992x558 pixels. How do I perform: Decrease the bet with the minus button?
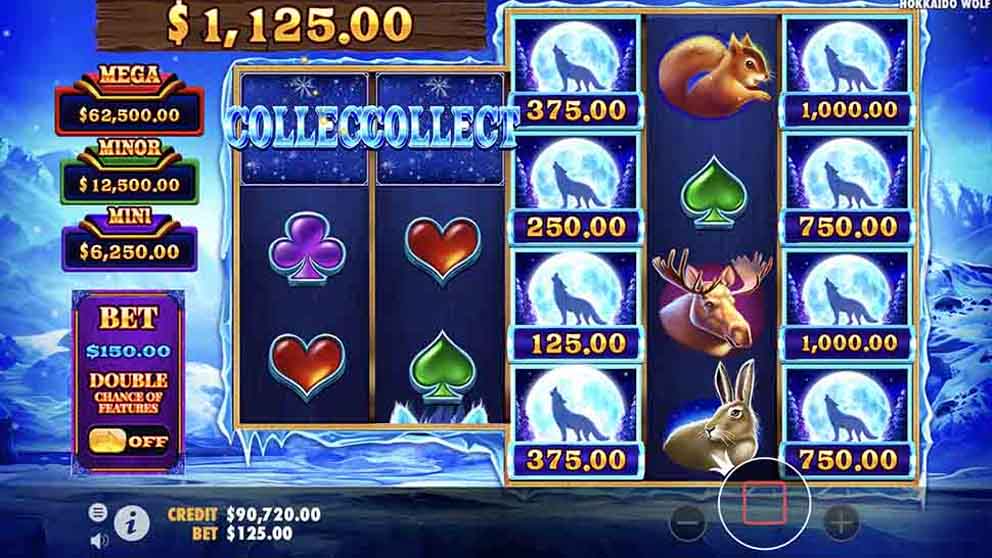click(x=687, y=521)
